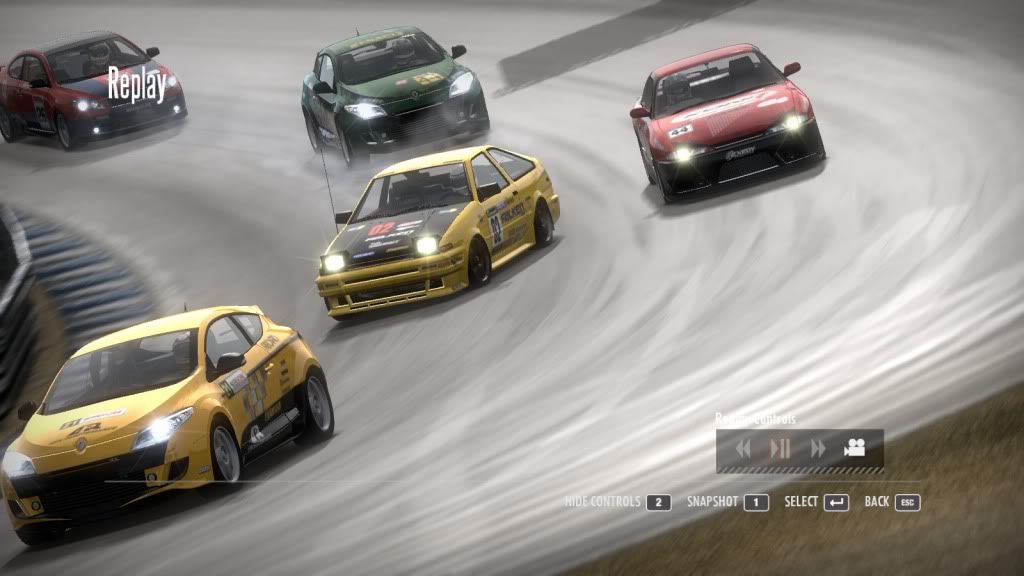Image resolution: width=1024 pixels, height=576 pixels.
Task: Toggle play/pause on the replay
Action: coord(780,449)
